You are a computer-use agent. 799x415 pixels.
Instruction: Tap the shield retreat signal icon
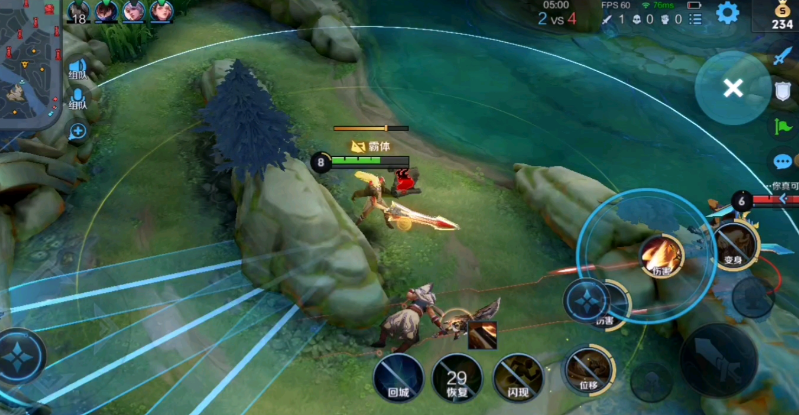tap(783, 91)
